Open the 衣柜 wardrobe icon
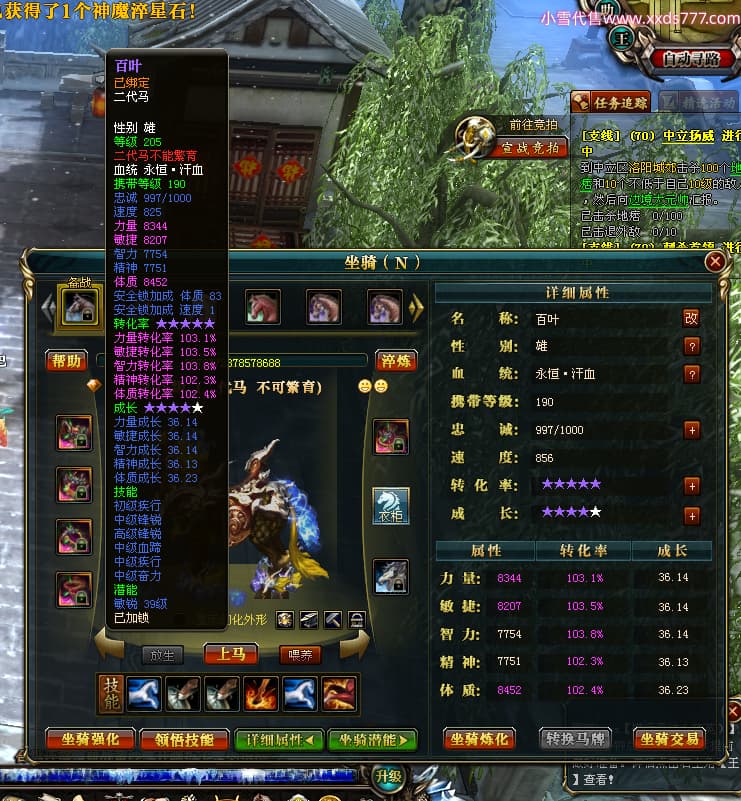Viewport: 741px width, 801px height. pos(390,506)
